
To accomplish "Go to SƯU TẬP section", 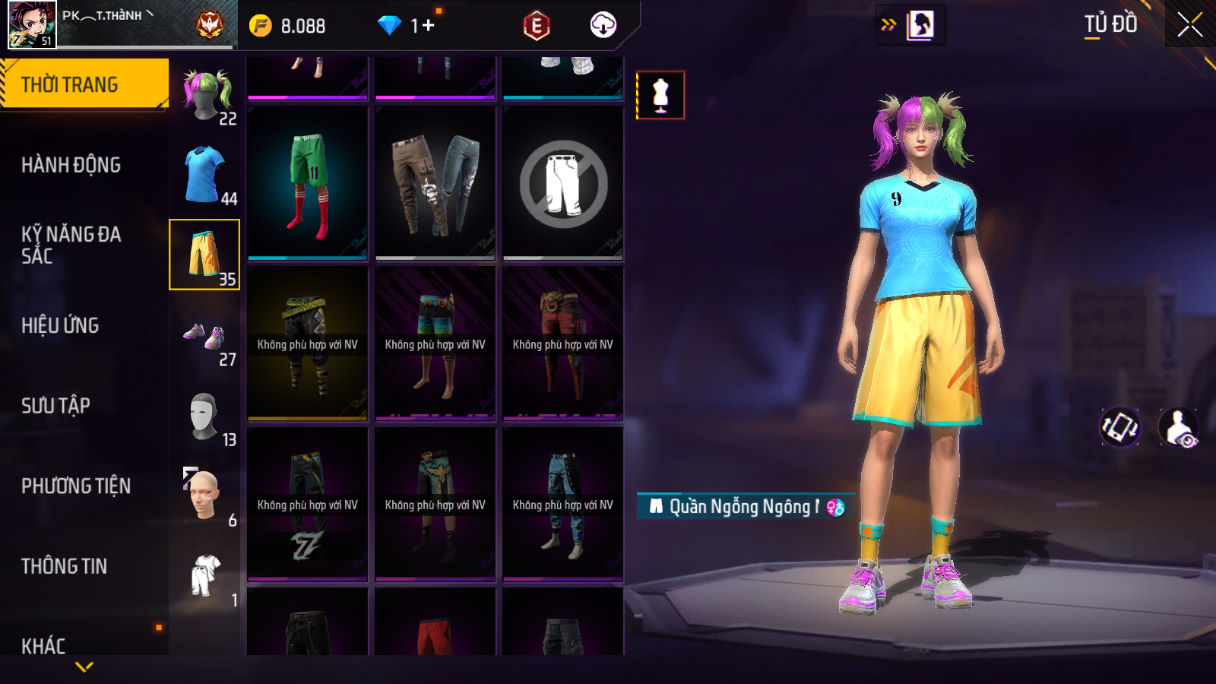I will [x=56, y=406].
